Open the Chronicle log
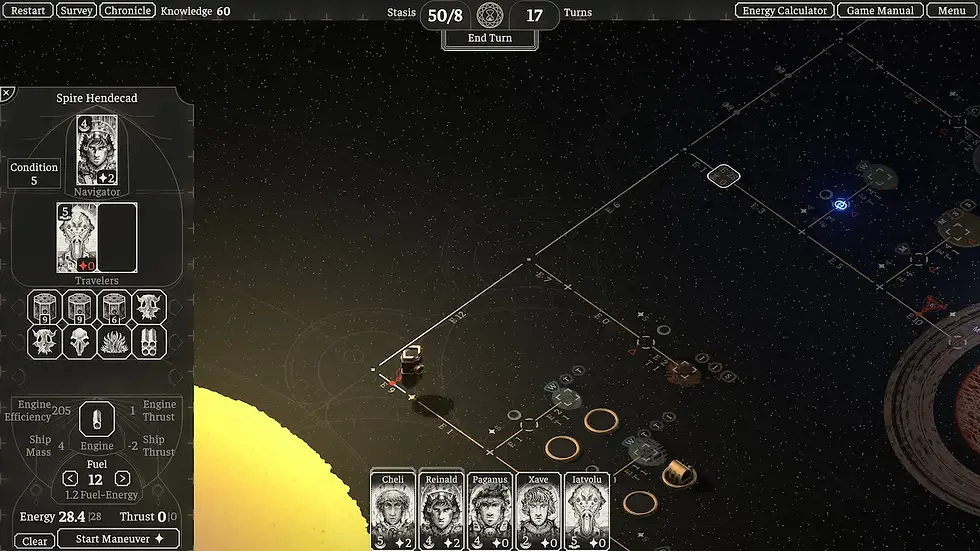 127,11
